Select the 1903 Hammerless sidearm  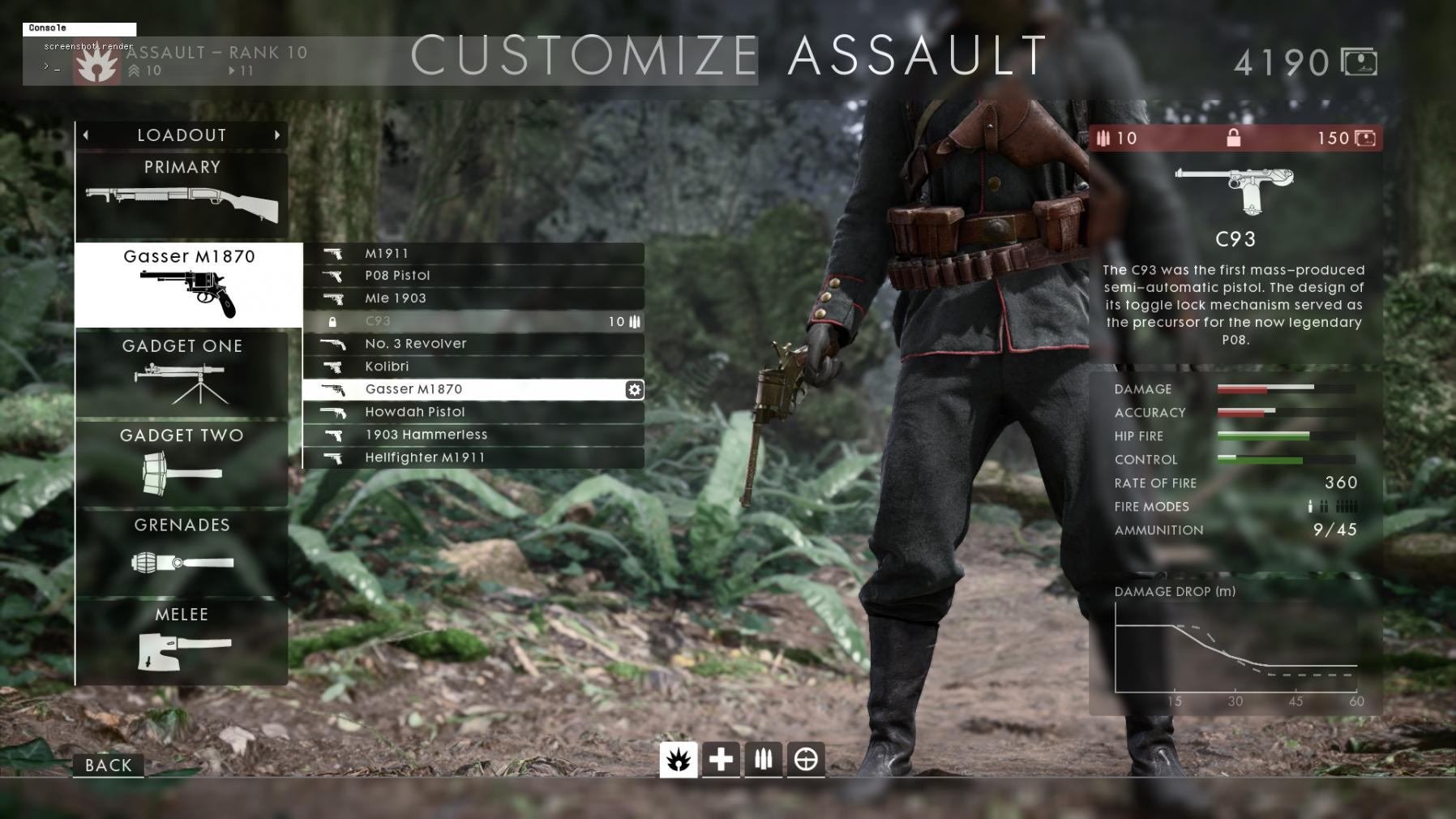[473, 435]
